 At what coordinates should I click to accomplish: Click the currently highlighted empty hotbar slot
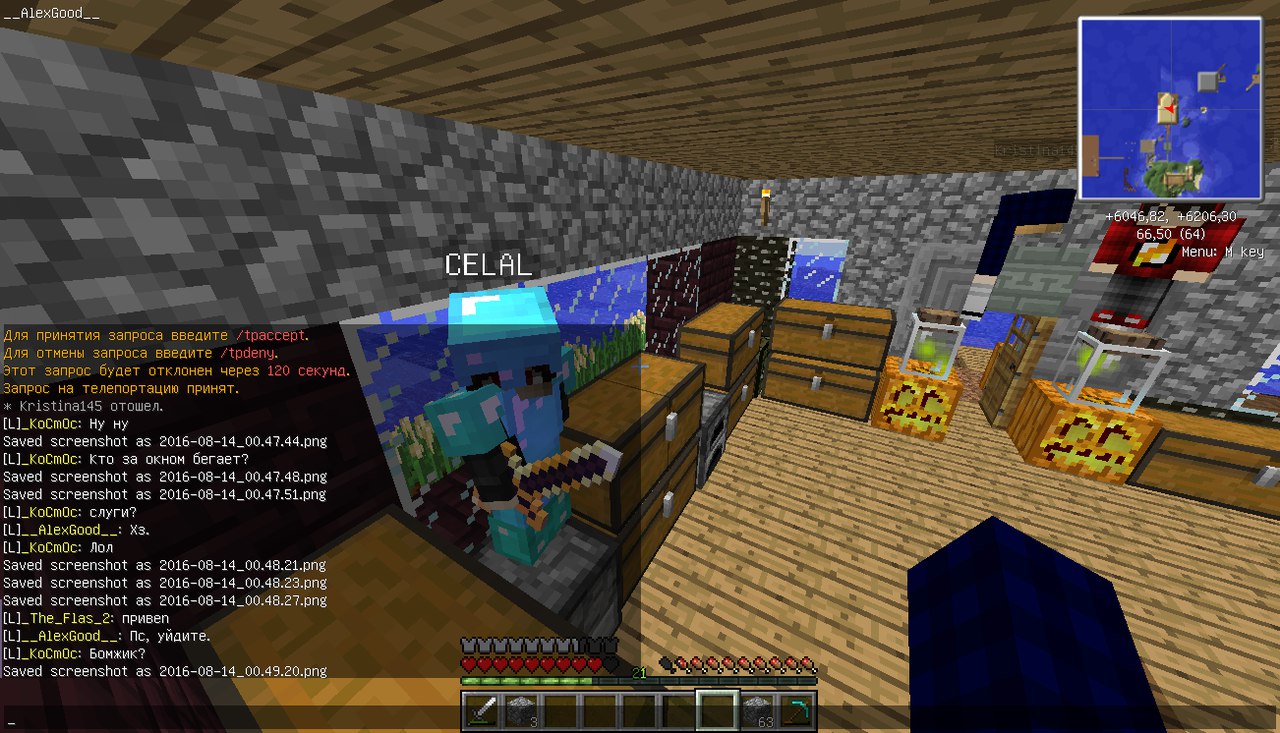coord(719,710)
